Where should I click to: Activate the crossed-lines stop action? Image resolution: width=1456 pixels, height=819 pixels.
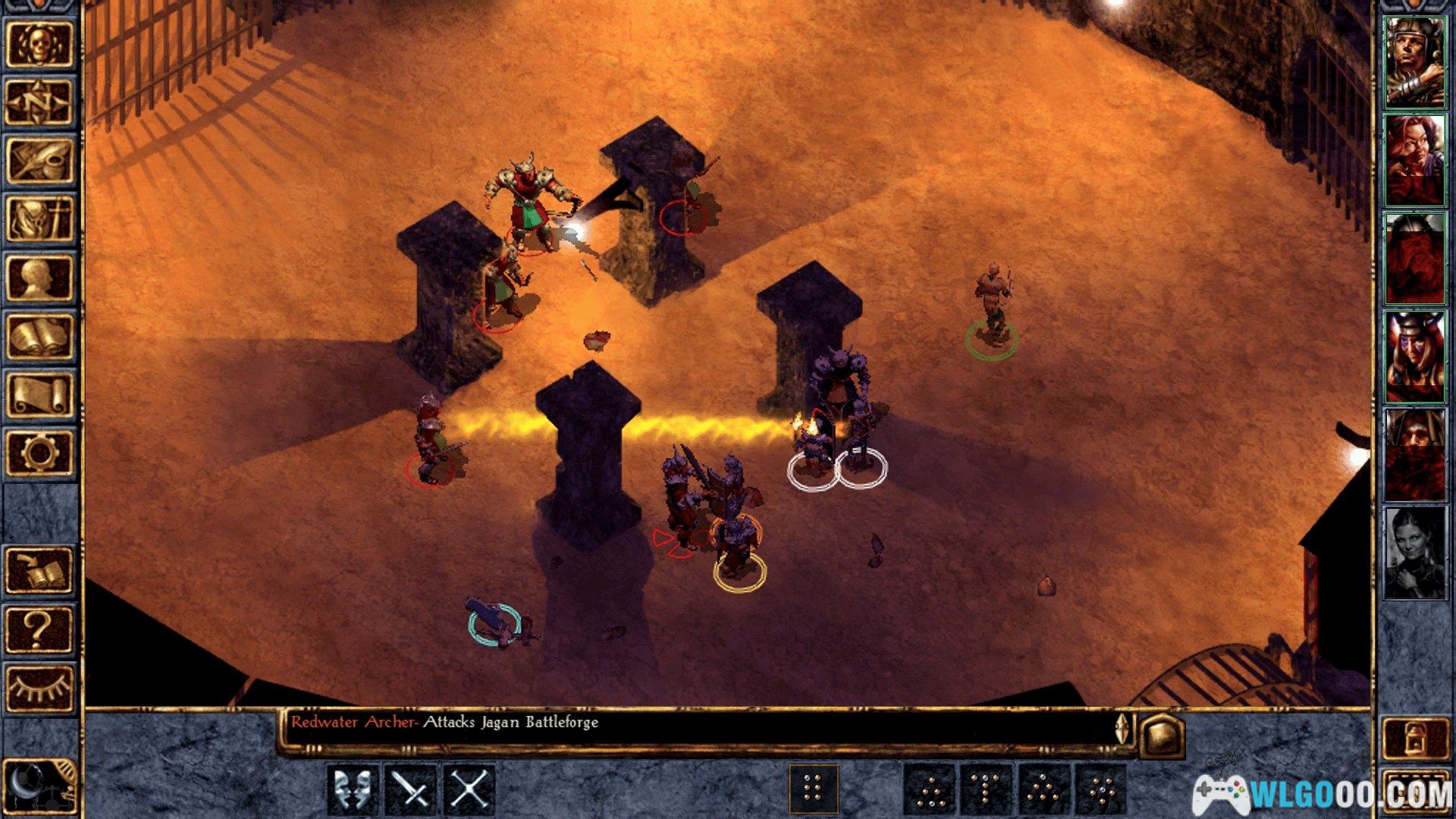pyautogui.click(x=469, y=790)
